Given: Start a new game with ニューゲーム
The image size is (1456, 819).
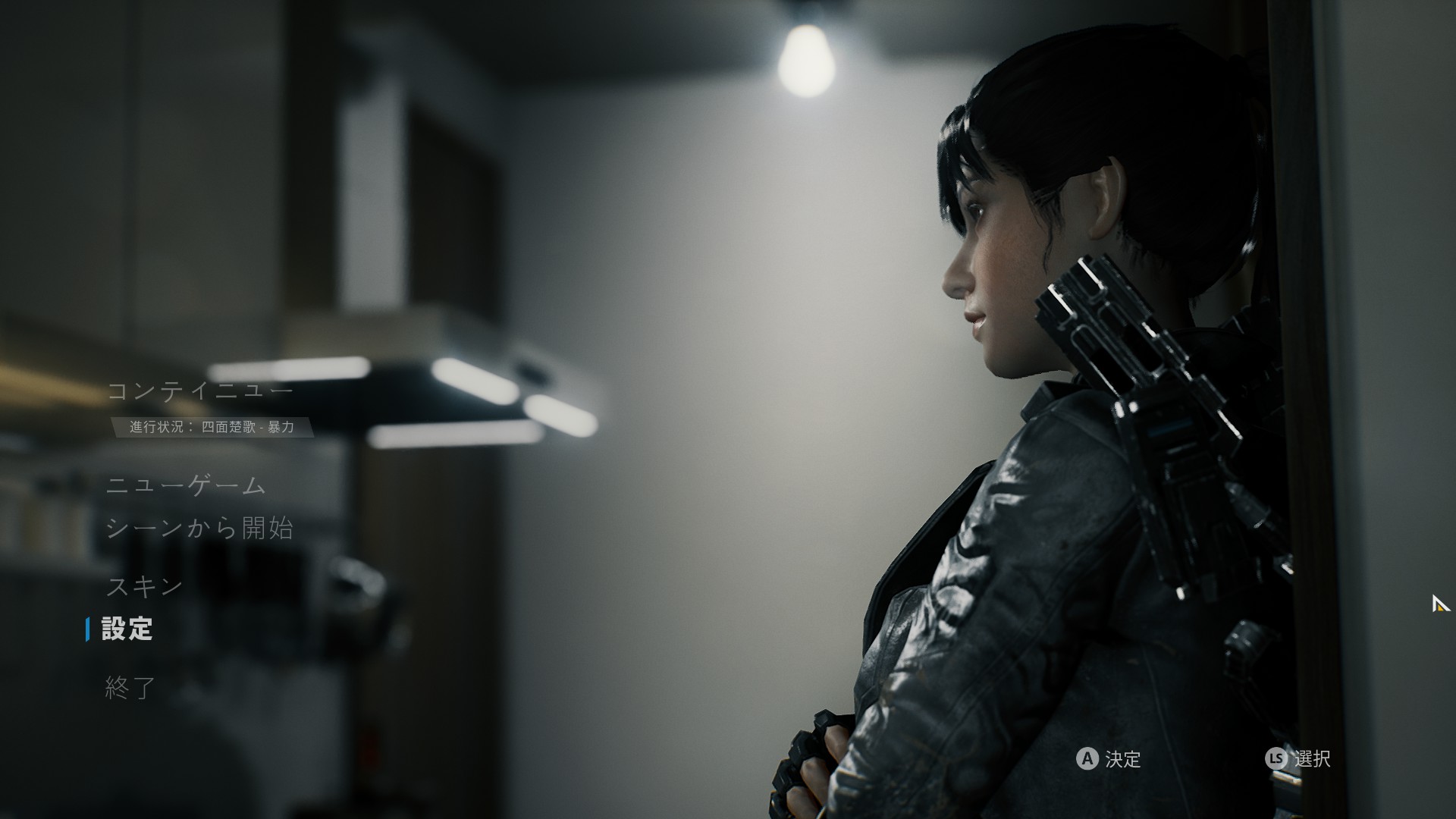Looking at the screenshot, I should coord(187,485).
